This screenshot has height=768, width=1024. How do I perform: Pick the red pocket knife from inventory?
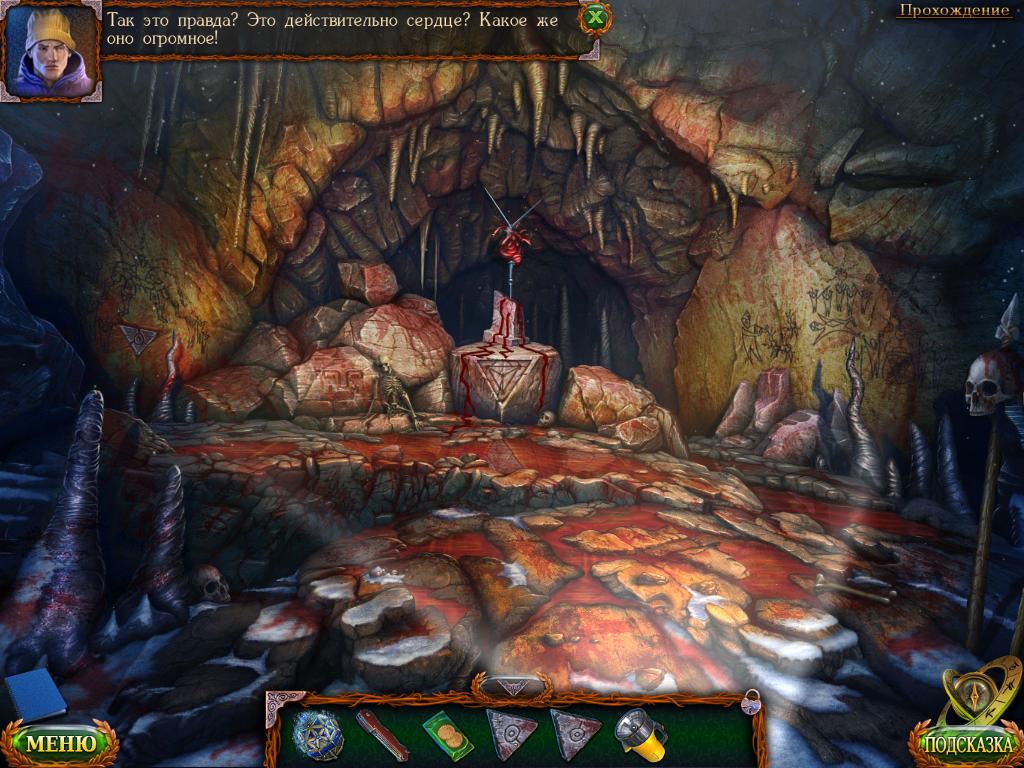coord(383,735)
